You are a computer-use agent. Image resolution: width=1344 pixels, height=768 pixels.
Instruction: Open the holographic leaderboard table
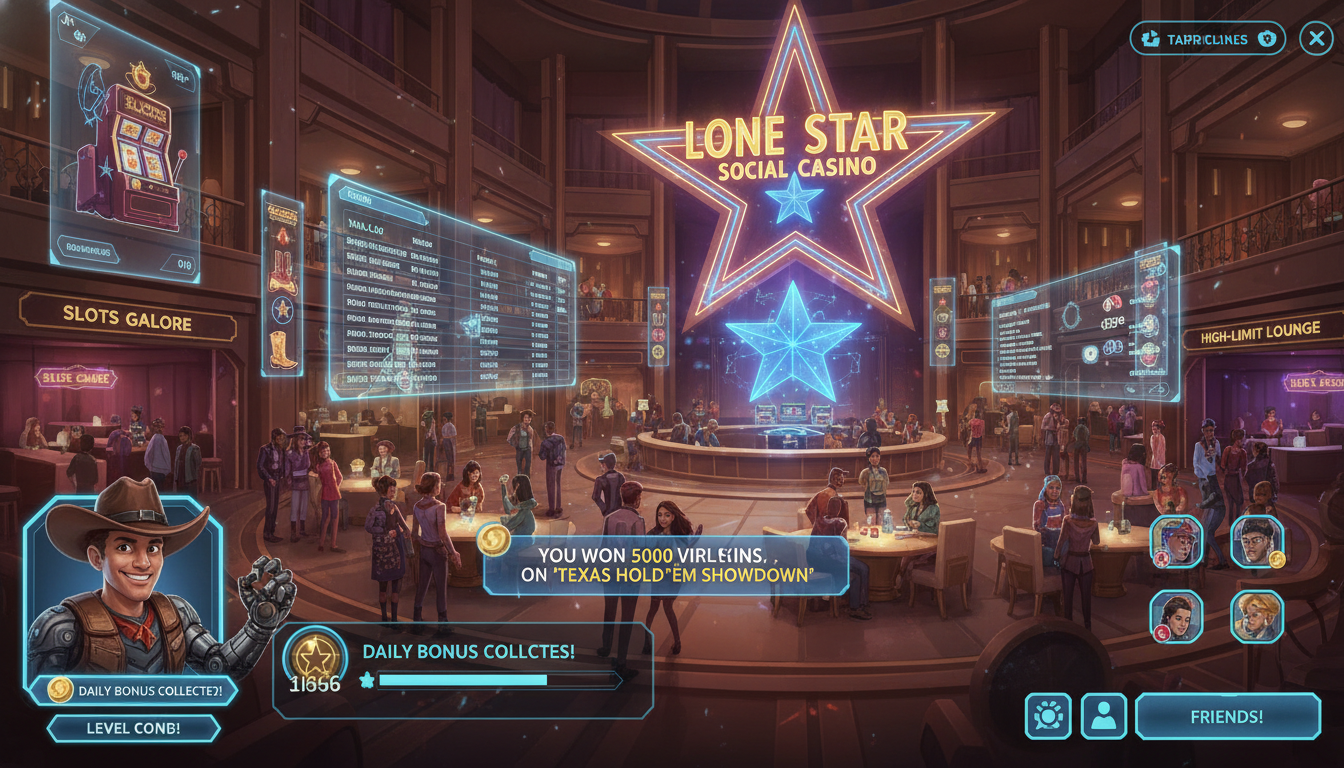(x=450, y=290)
